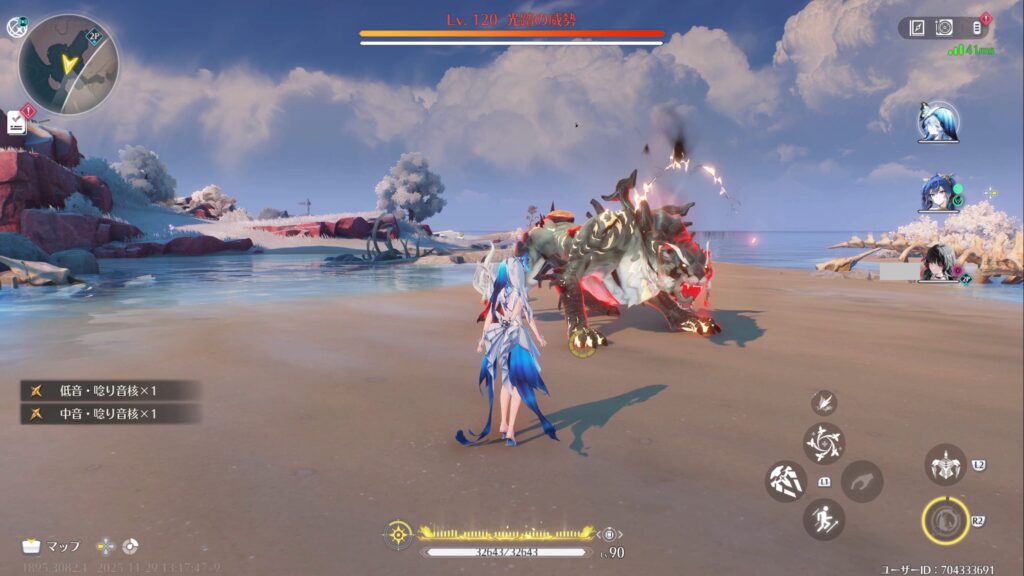Open the guidebook icon in top bar
1024x576 pixels.
click(917, 28)
